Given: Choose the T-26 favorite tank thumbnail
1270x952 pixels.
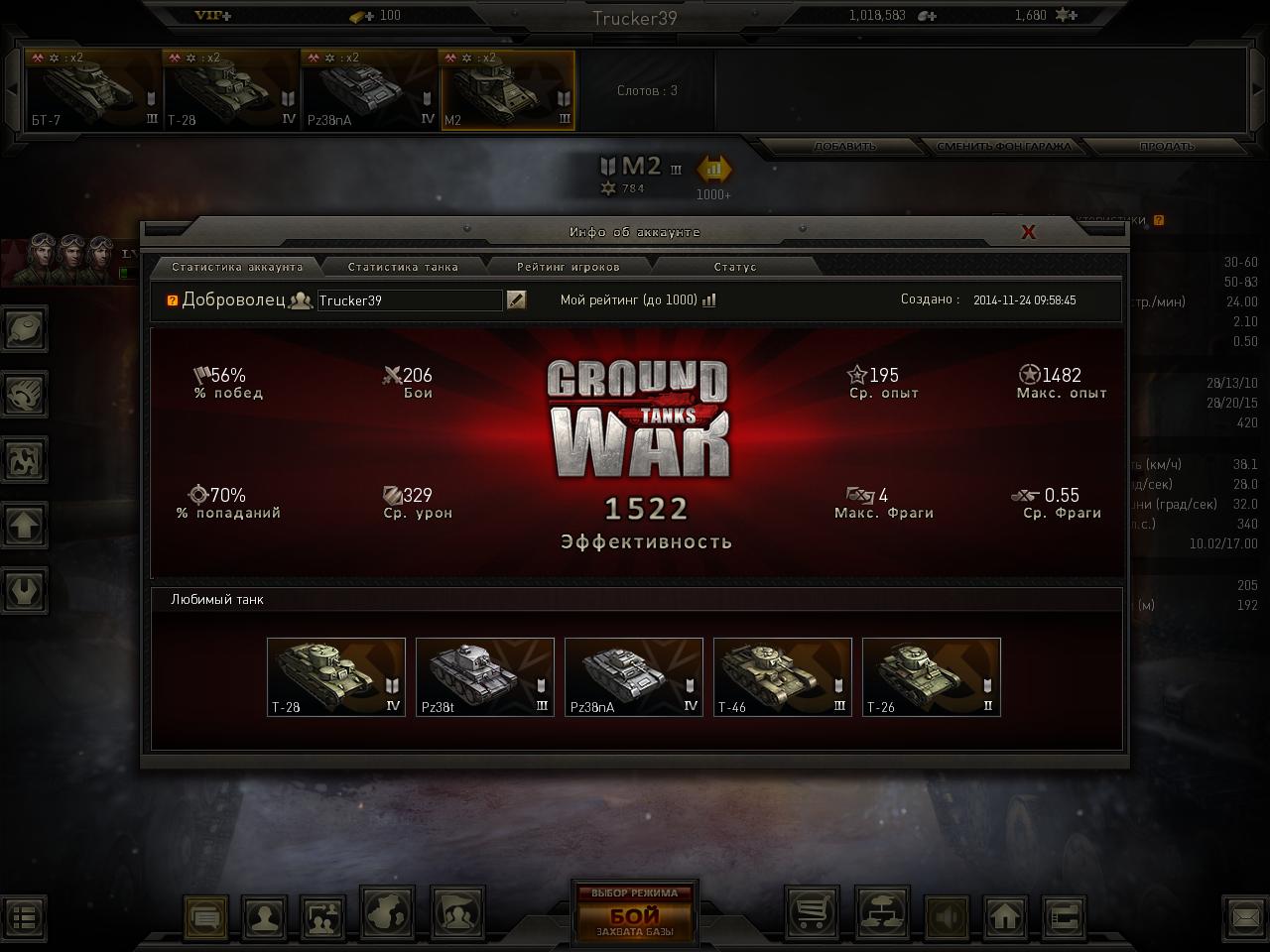Looking at the screenshot, I should [932, 676].
